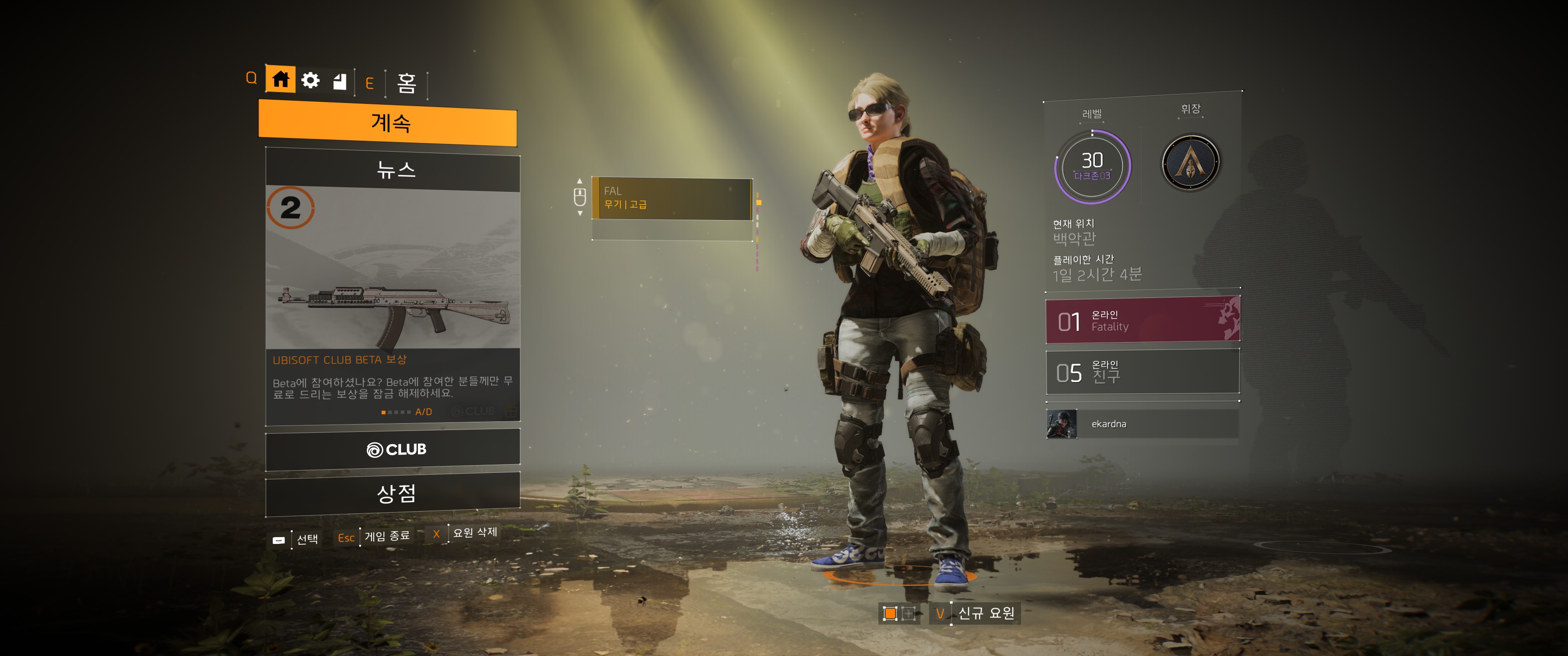Select the FAL weapon item card
Image resolution: width=1568 pixels, height=656 pixels.
click(672, 198)
